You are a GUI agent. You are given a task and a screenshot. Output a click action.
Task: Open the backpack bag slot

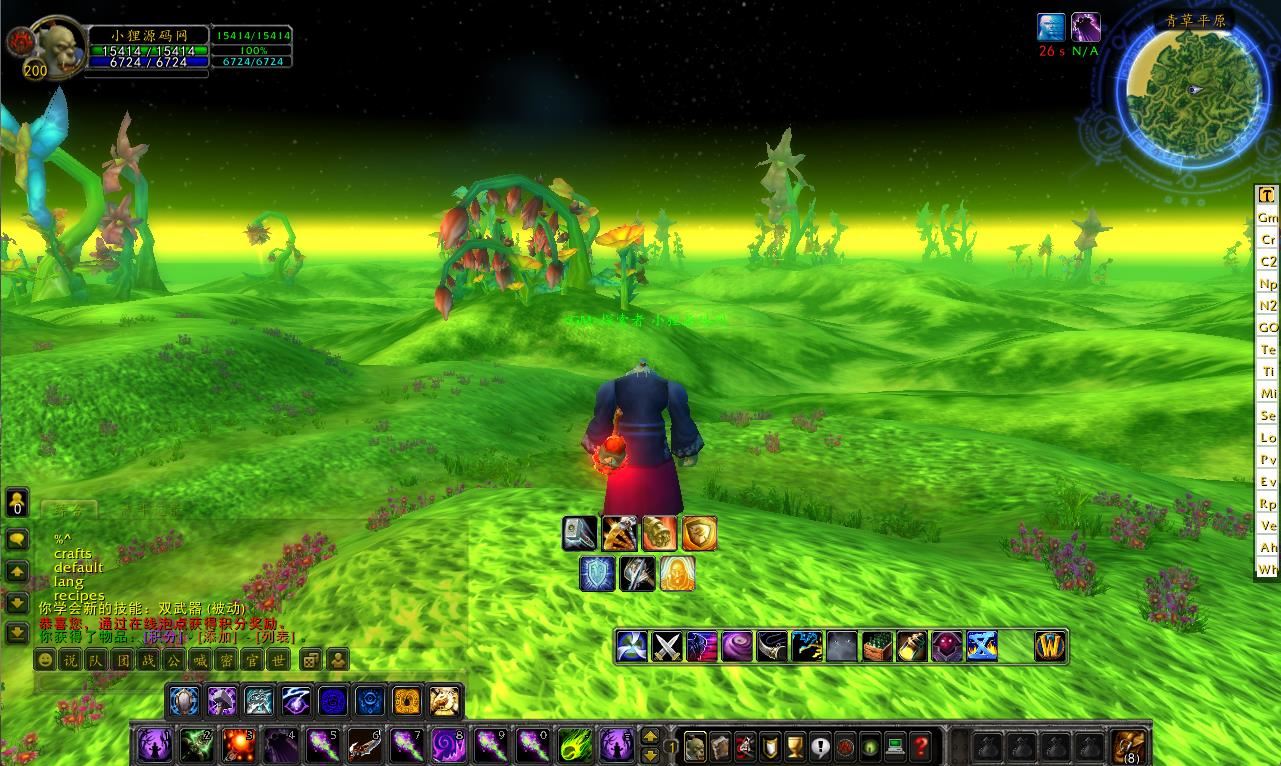[1130, 746]
